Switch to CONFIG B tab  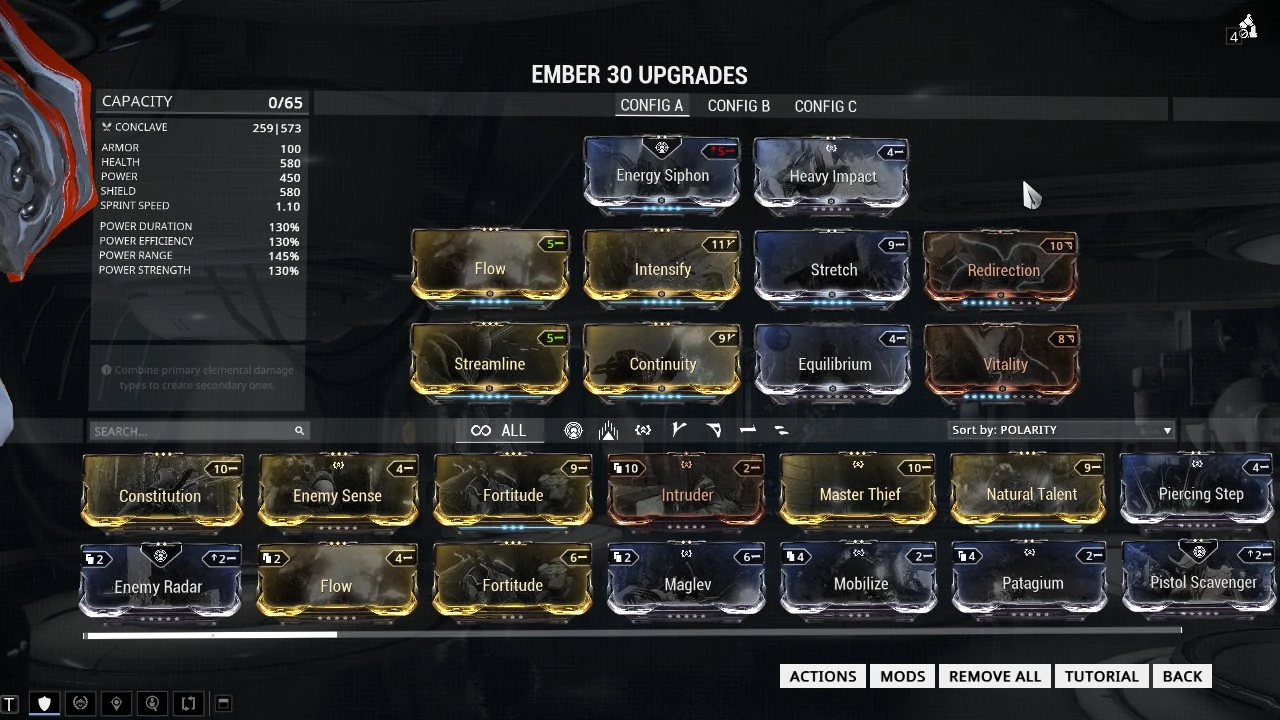738,106
